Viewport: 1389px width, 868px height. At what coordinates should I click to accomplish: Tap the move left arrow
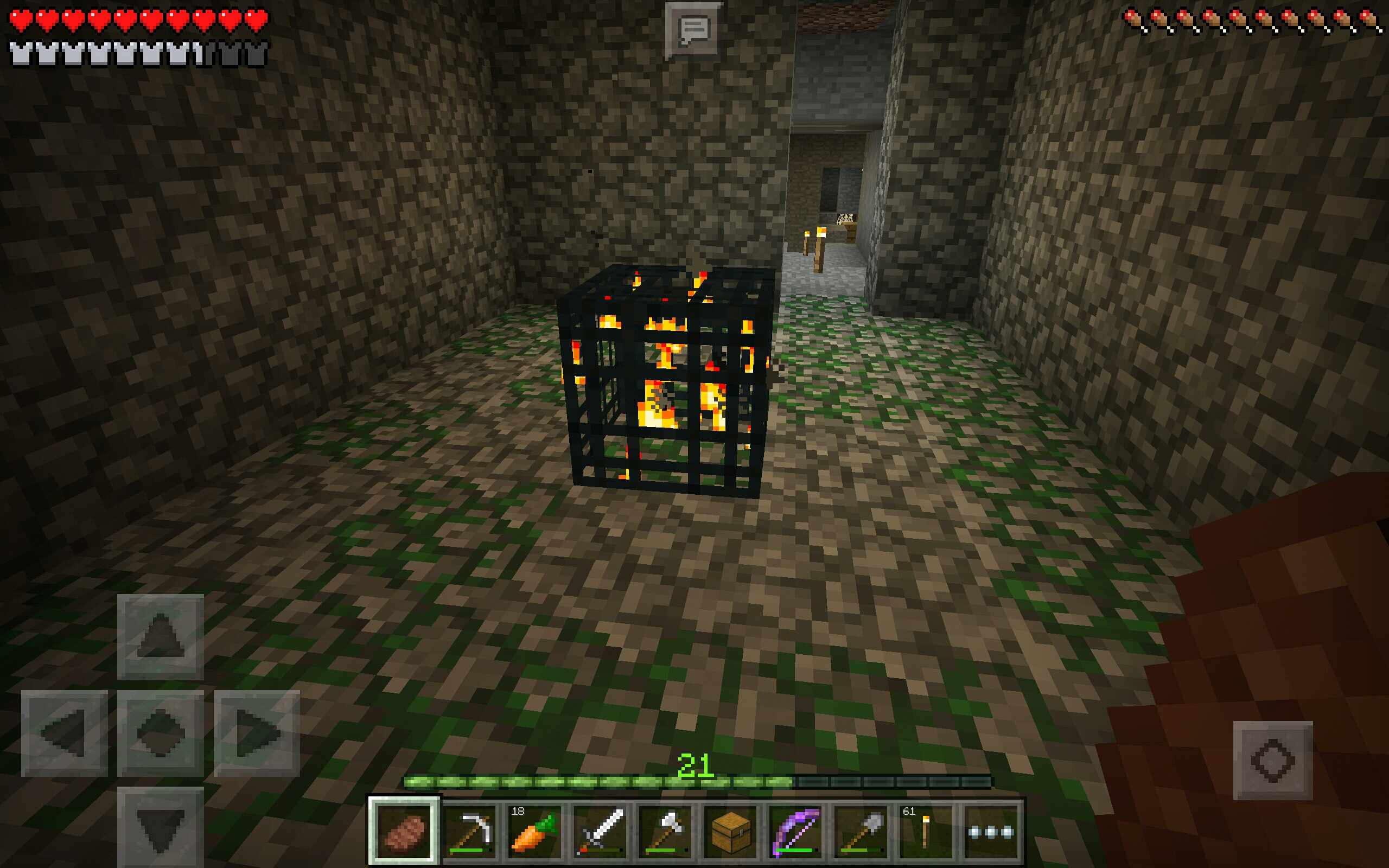click(64, 733)
